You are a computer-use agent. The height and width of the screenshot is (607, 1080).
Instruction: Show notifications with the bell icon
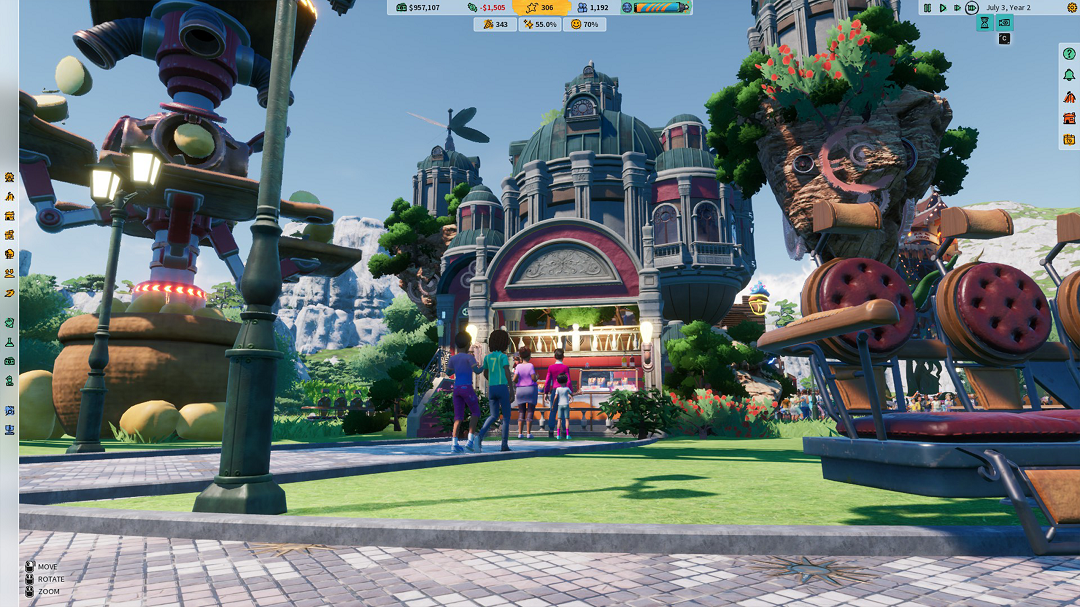pos(1069,75)
